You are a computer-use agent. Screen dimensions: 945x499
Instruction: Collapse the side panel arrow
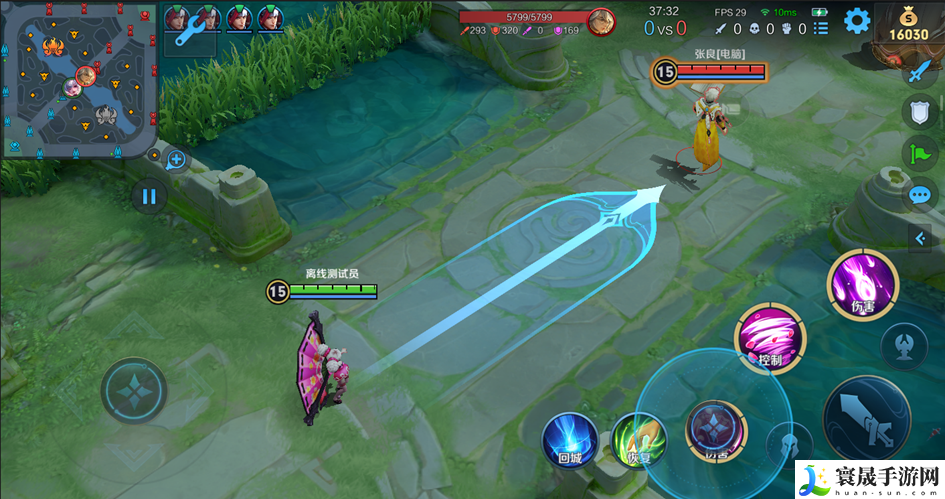(x=919, y=237)
